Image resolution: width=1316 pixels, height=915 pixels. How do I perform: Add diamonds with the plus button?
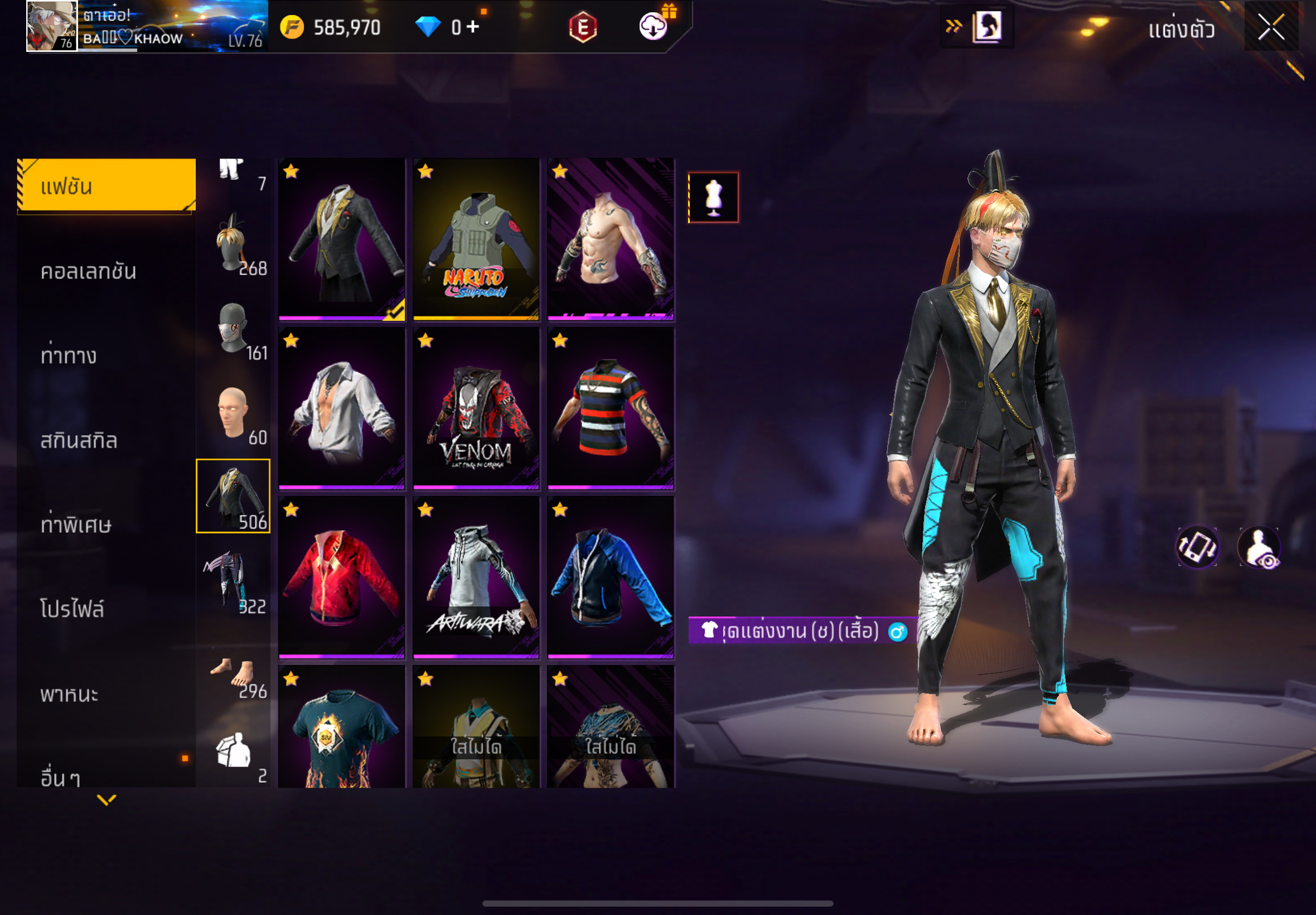(x=473, y=26)
